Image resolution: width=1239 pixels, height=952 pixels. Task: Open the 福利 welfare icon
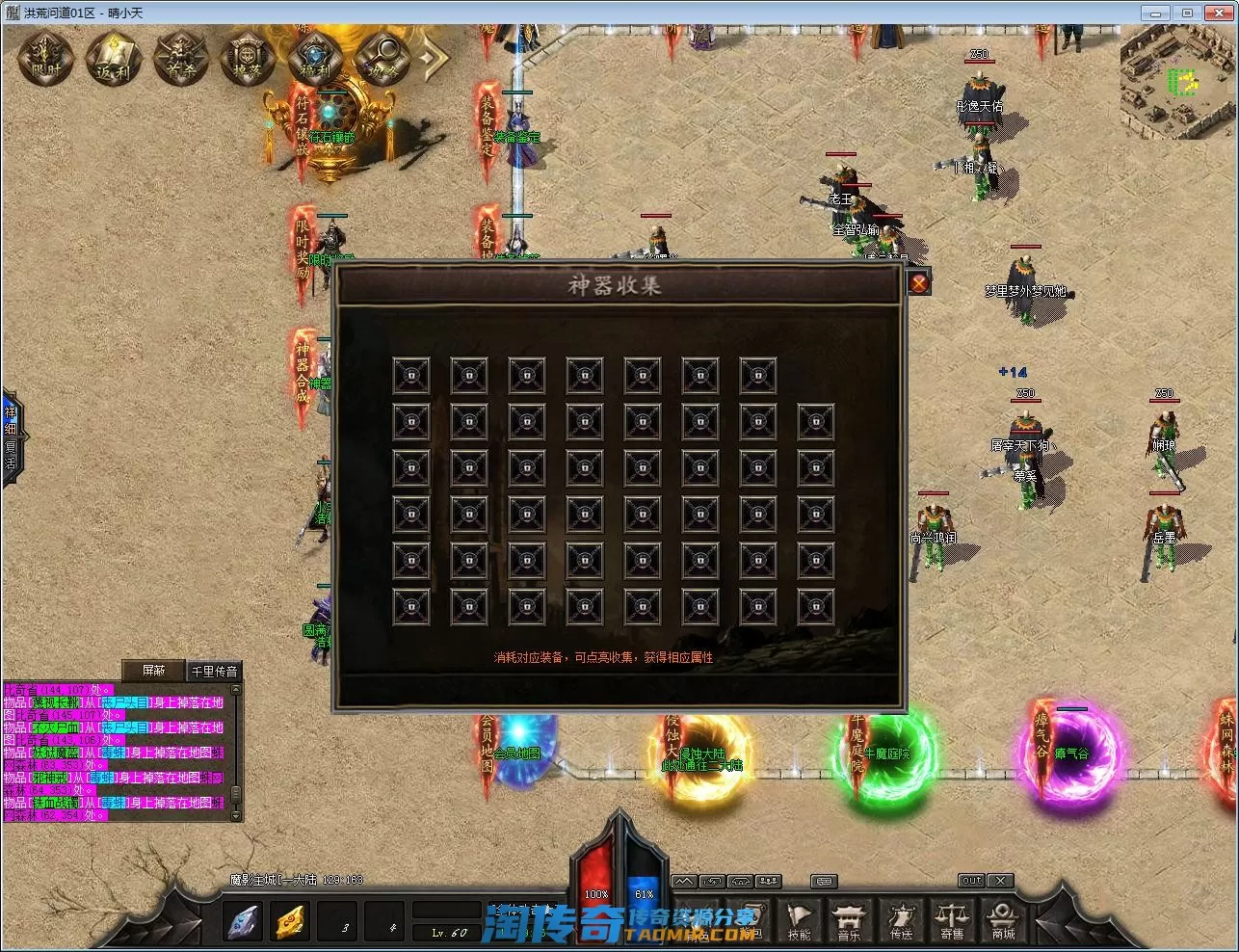316,58
